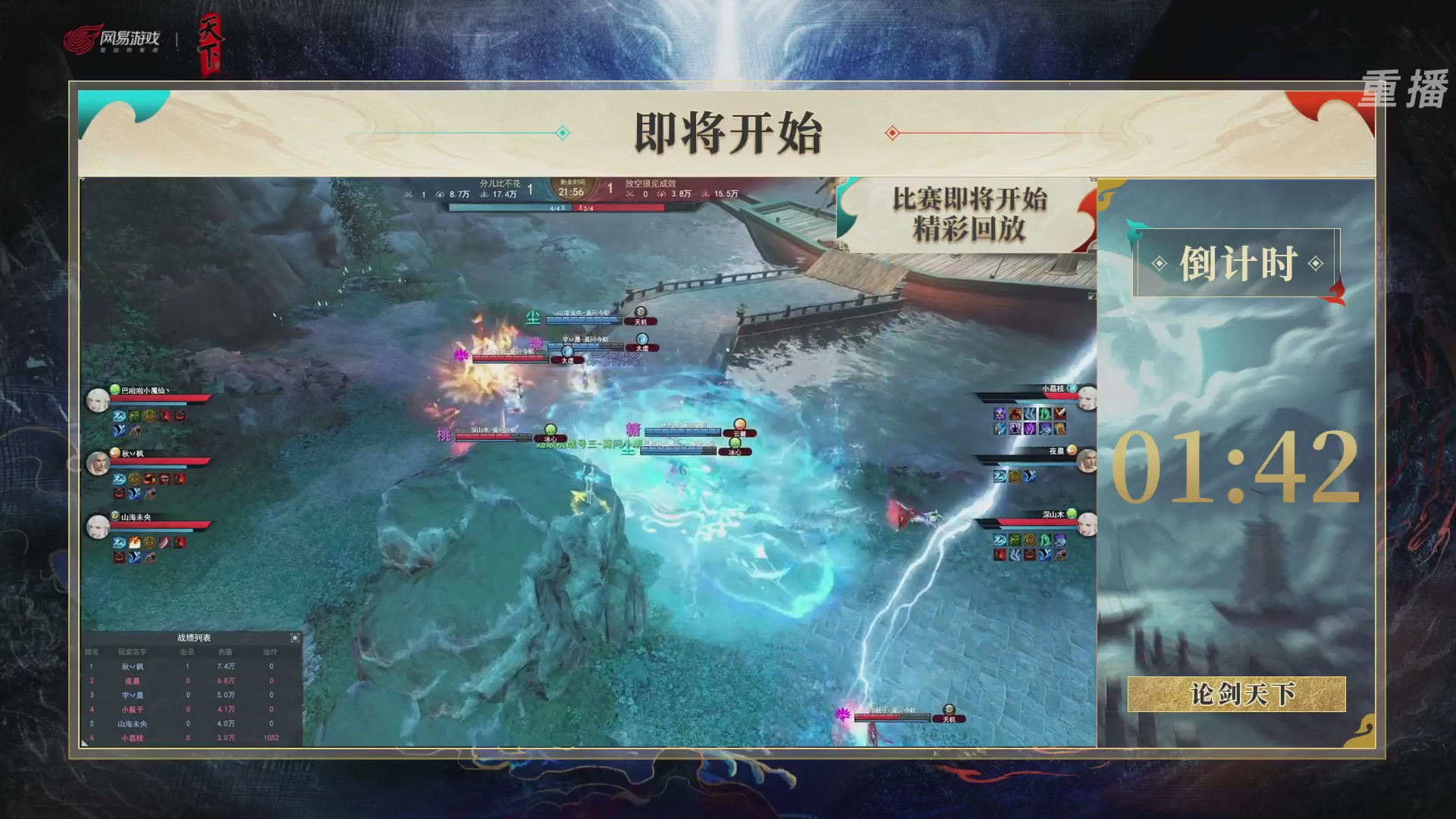Toggle the checkmark buff on 小荔枝's bar
The image size is (1456, 819).
coord(1060,413)
